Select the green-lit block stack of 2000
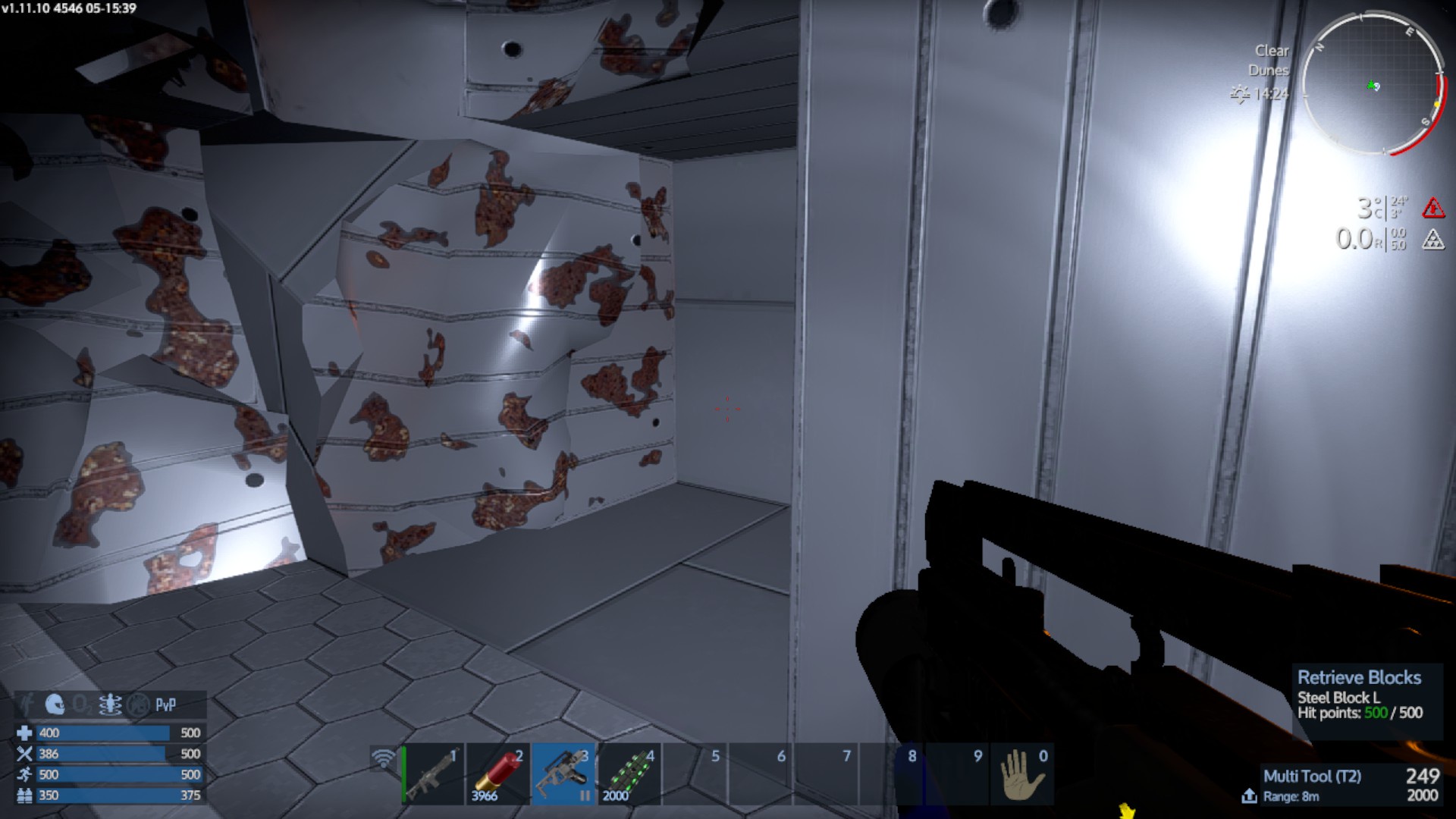 click(x=629, y=774)
